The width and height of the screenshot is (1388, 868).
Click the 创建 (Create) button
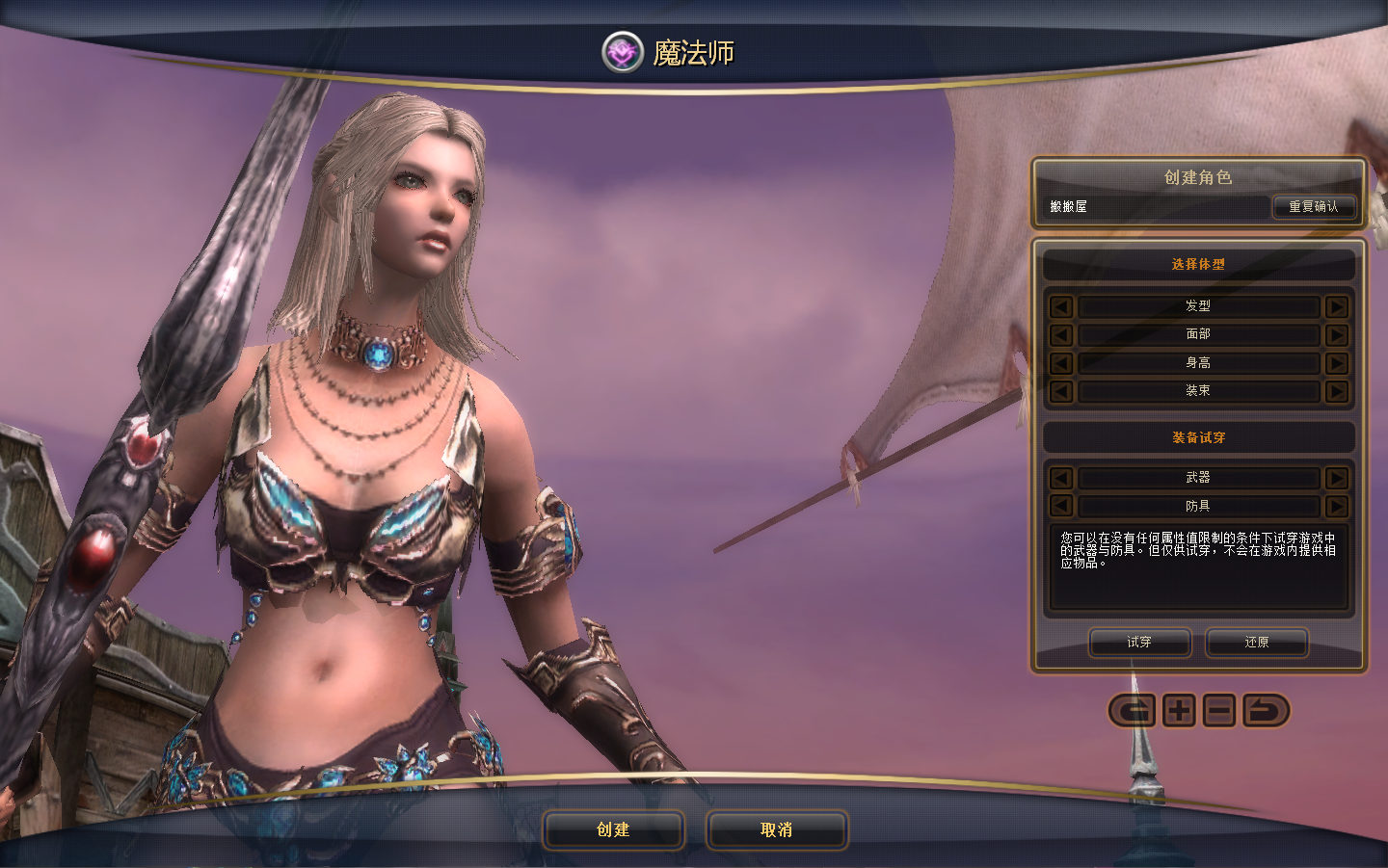(613, 829)
